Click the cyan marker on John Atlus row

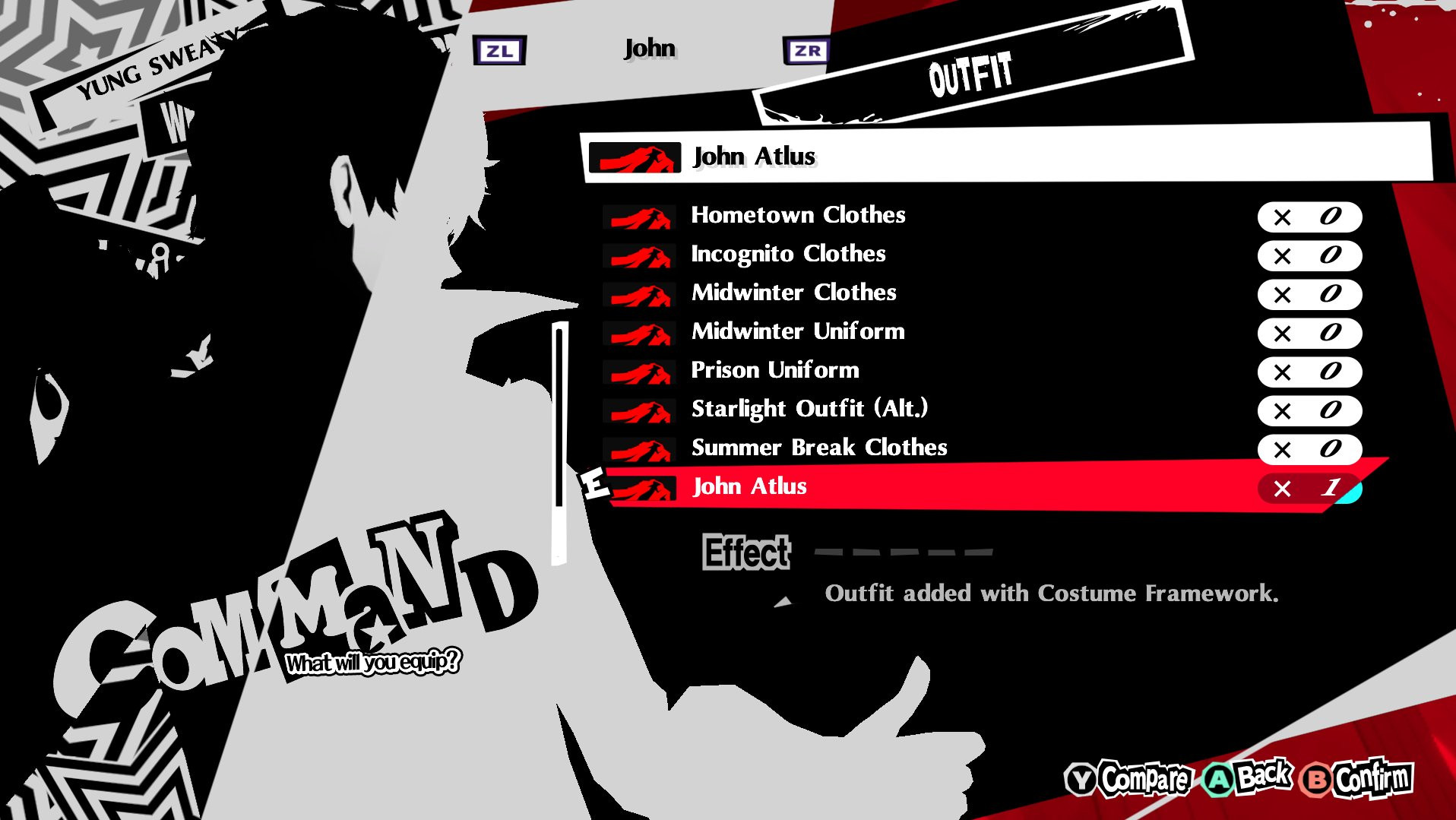(1351, 493)
